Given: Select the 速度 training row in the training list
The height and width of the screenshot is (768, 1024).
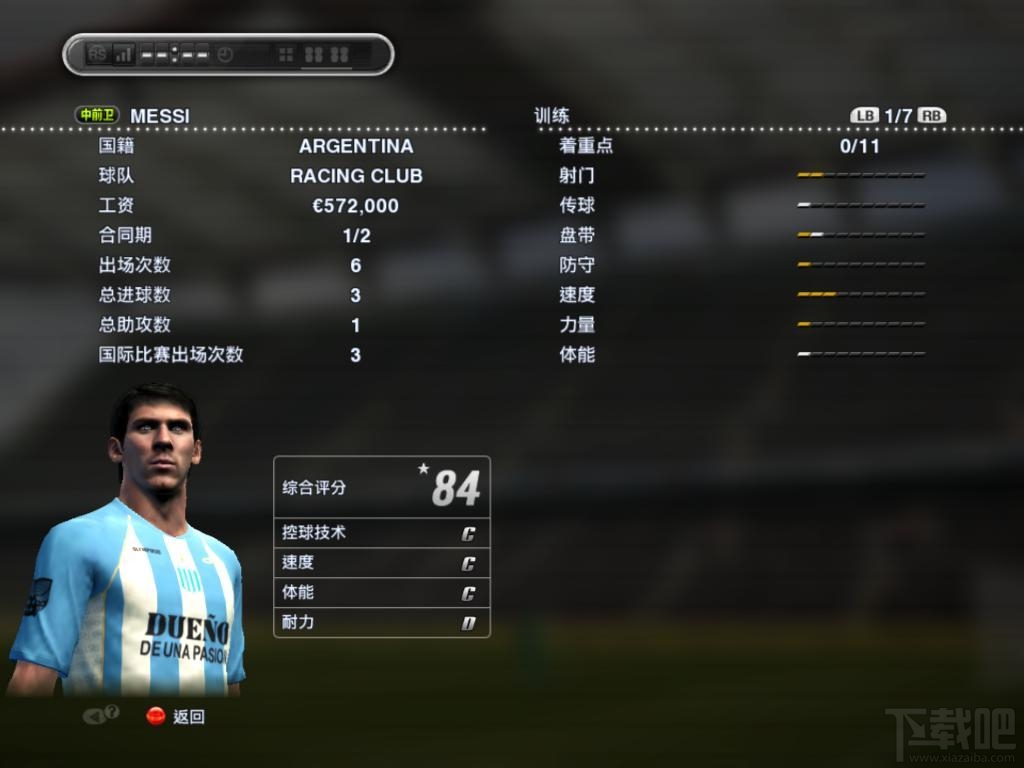Looking at the screenshot, I should coord(577,295).
